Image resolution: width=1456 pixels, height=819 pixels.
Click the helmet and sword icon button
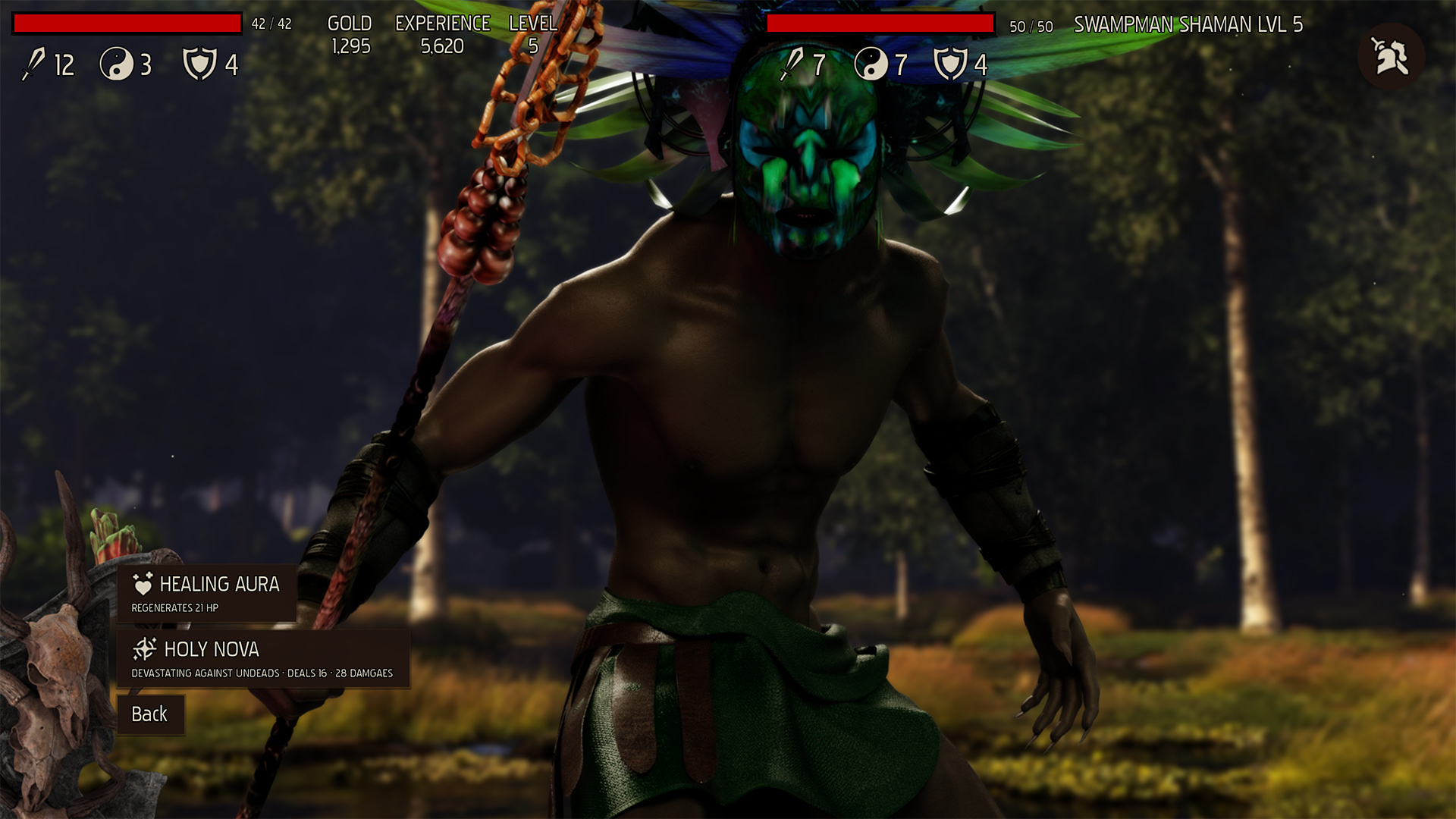click(x=1391, y=57)
